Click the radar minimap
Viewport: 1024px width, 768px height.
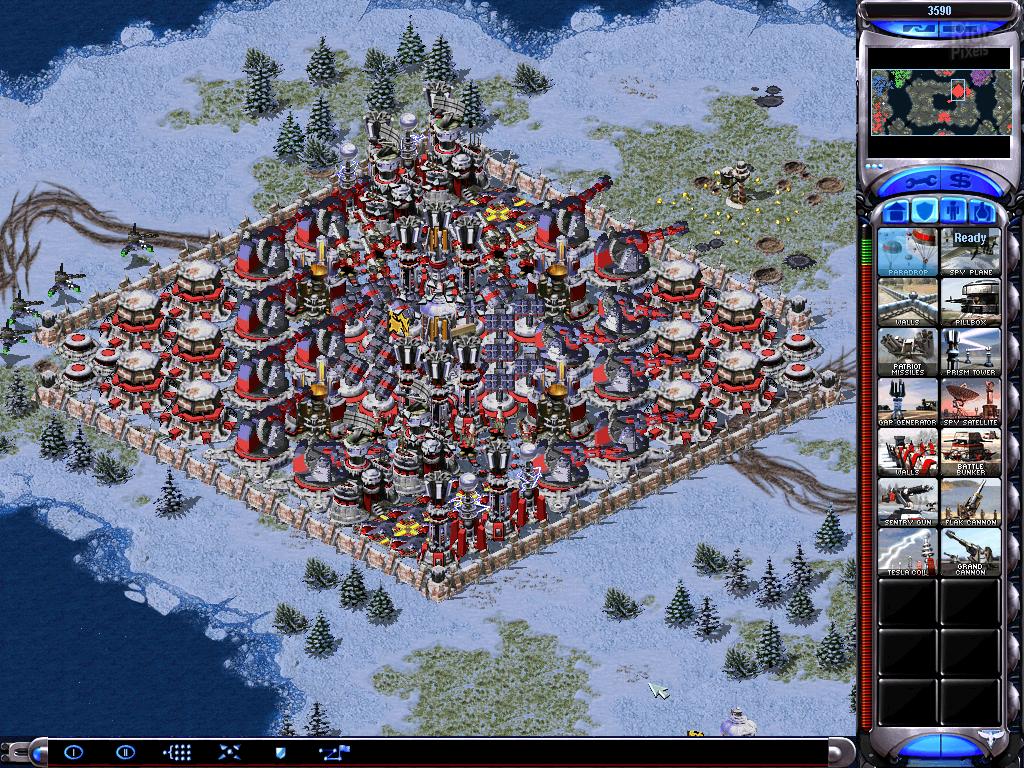click(939, 102)
